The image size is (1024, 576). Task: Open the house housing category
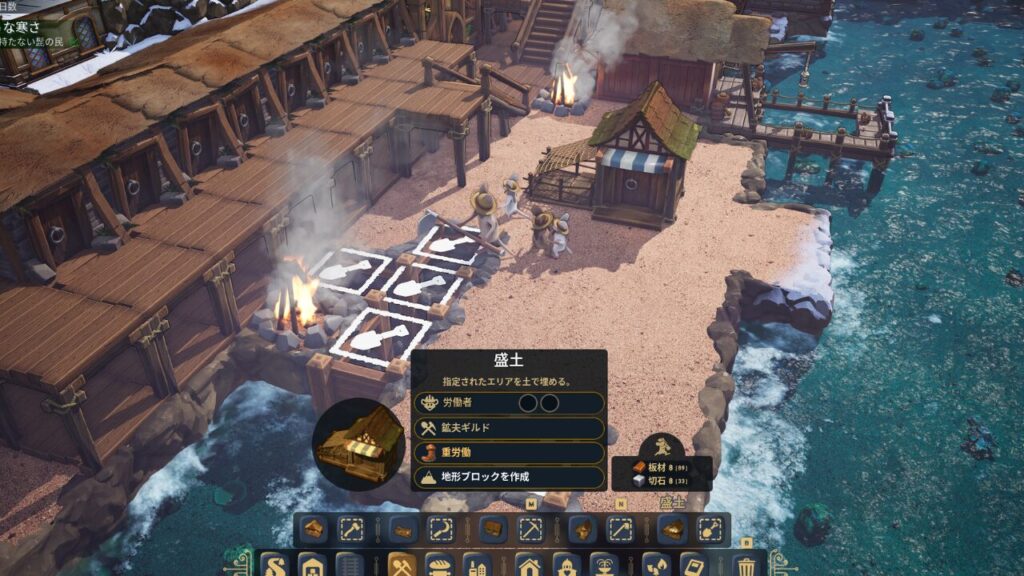pyautogui.click(x=528, y=566)
